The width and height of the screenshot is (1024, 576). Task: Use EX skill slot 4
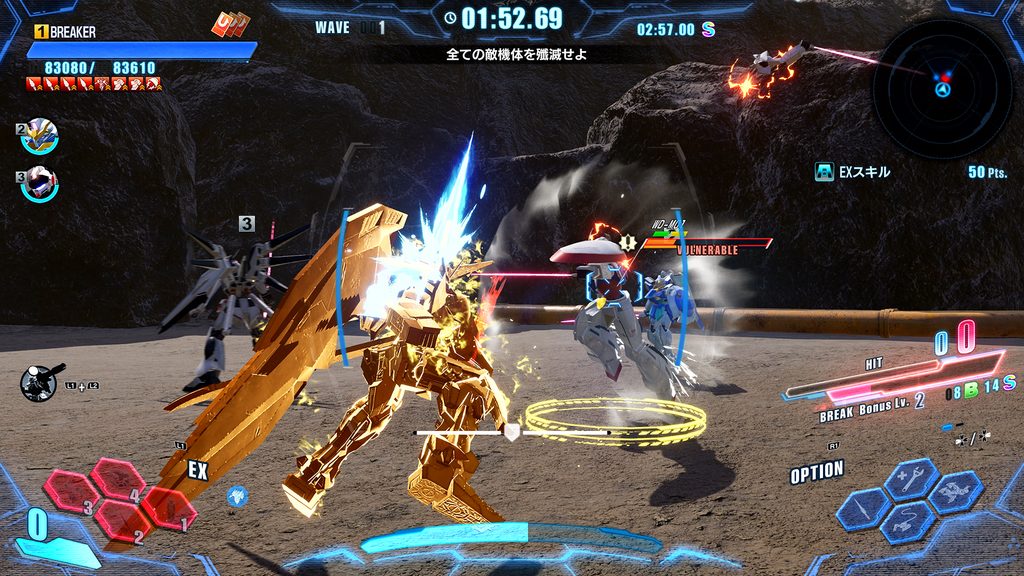[x=119, y=480]
